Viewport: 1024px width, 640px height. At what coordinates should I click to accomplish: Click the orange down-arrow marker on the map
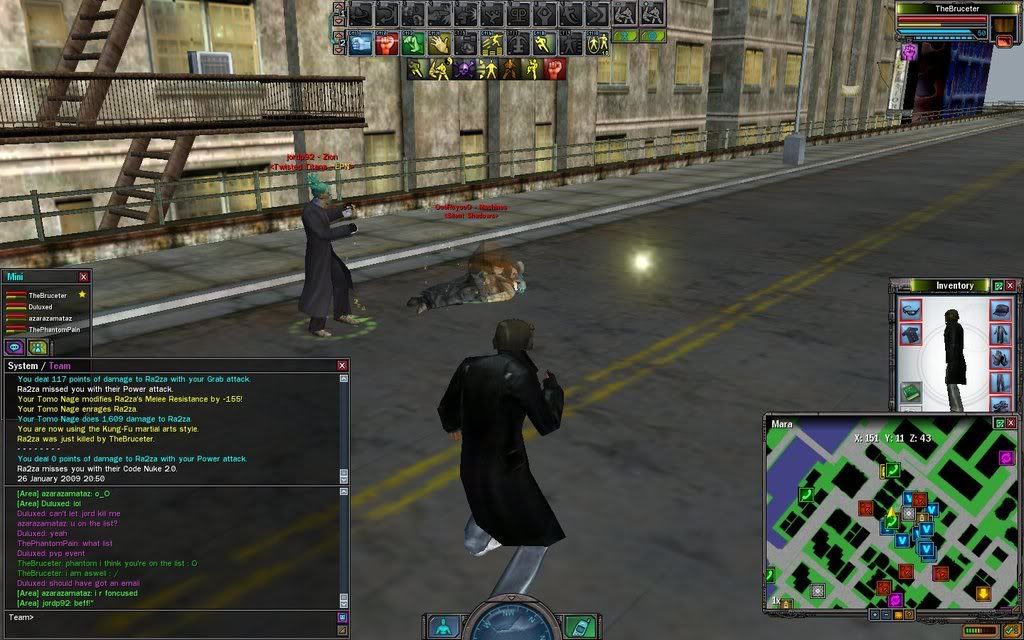983,593
